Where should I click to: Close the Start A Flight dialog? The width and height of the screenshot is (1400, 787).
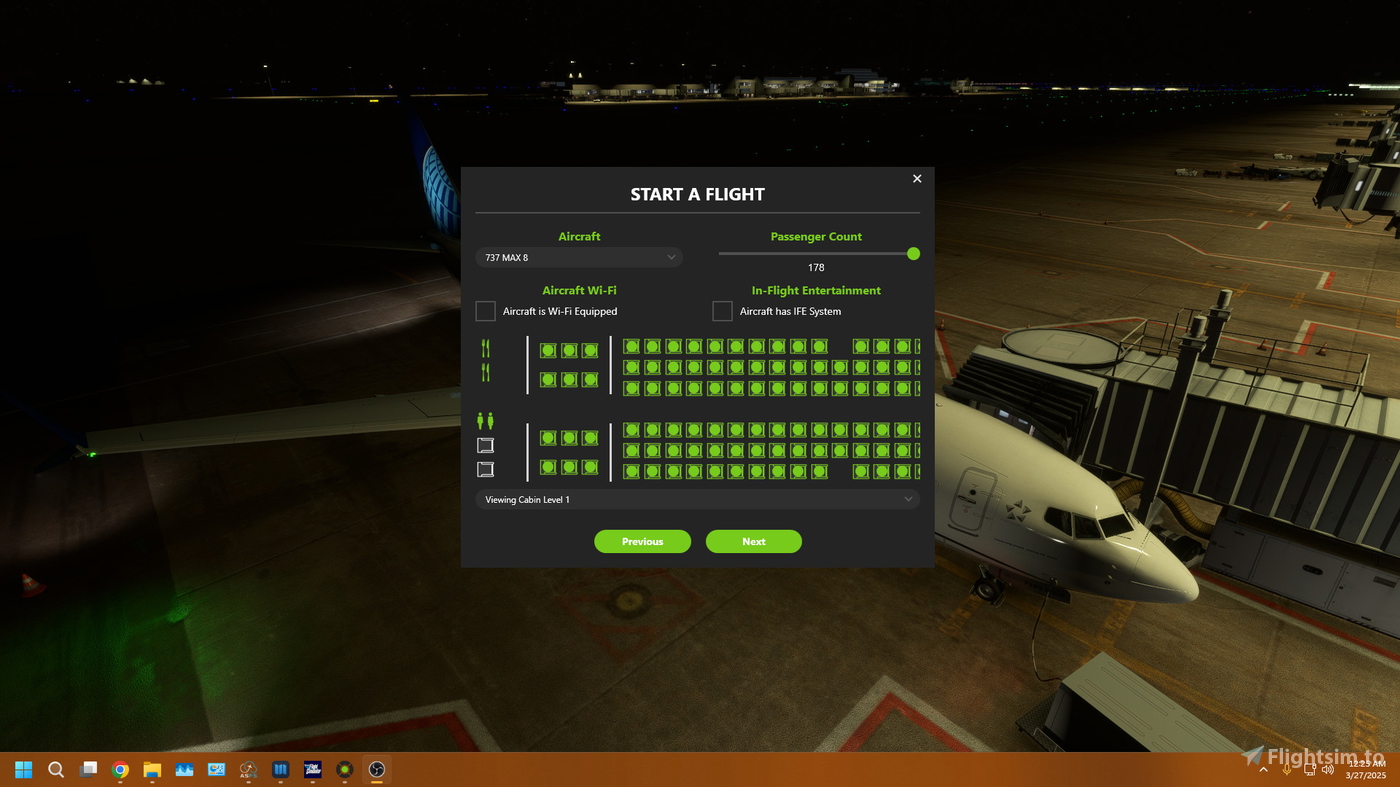click(x=916, y=178)
